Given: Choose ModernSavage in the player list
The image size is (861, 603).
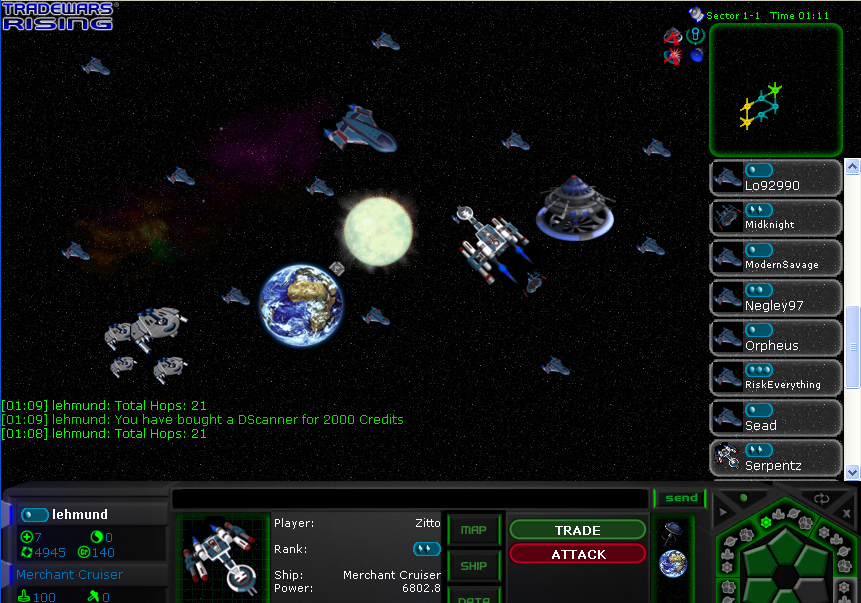Looking at the screenshot, I should pos(776,258).
